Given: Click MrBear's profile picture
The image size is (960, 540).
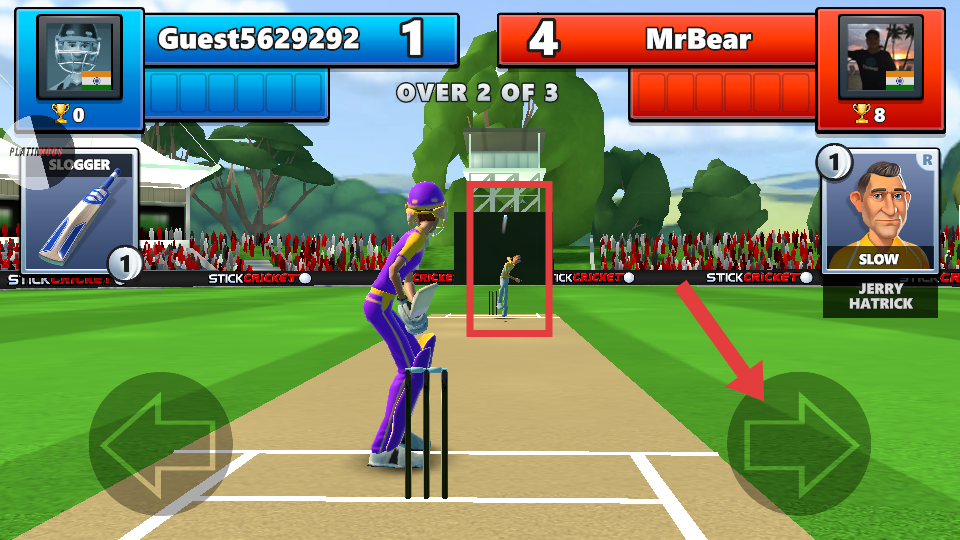Looking at the screenshot, I should pos(879,57).
